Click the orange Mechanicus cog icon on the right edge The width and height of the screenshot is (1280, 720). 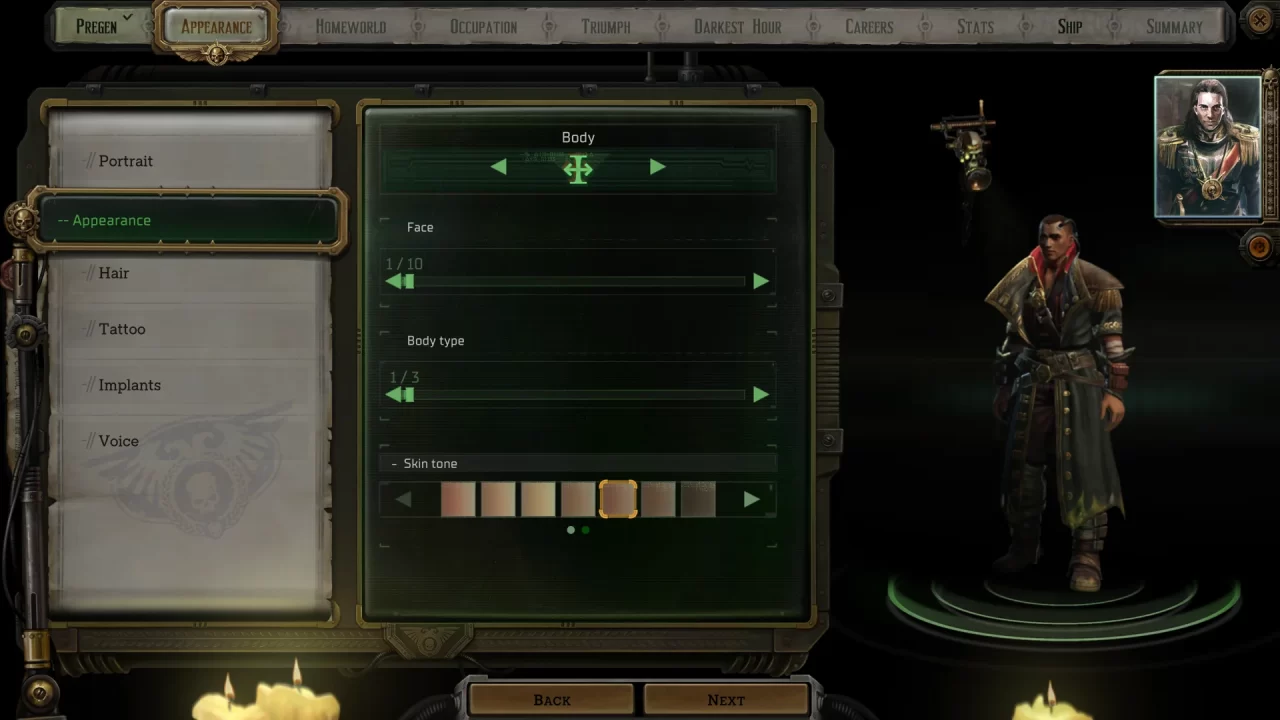tap(1258, 247)
